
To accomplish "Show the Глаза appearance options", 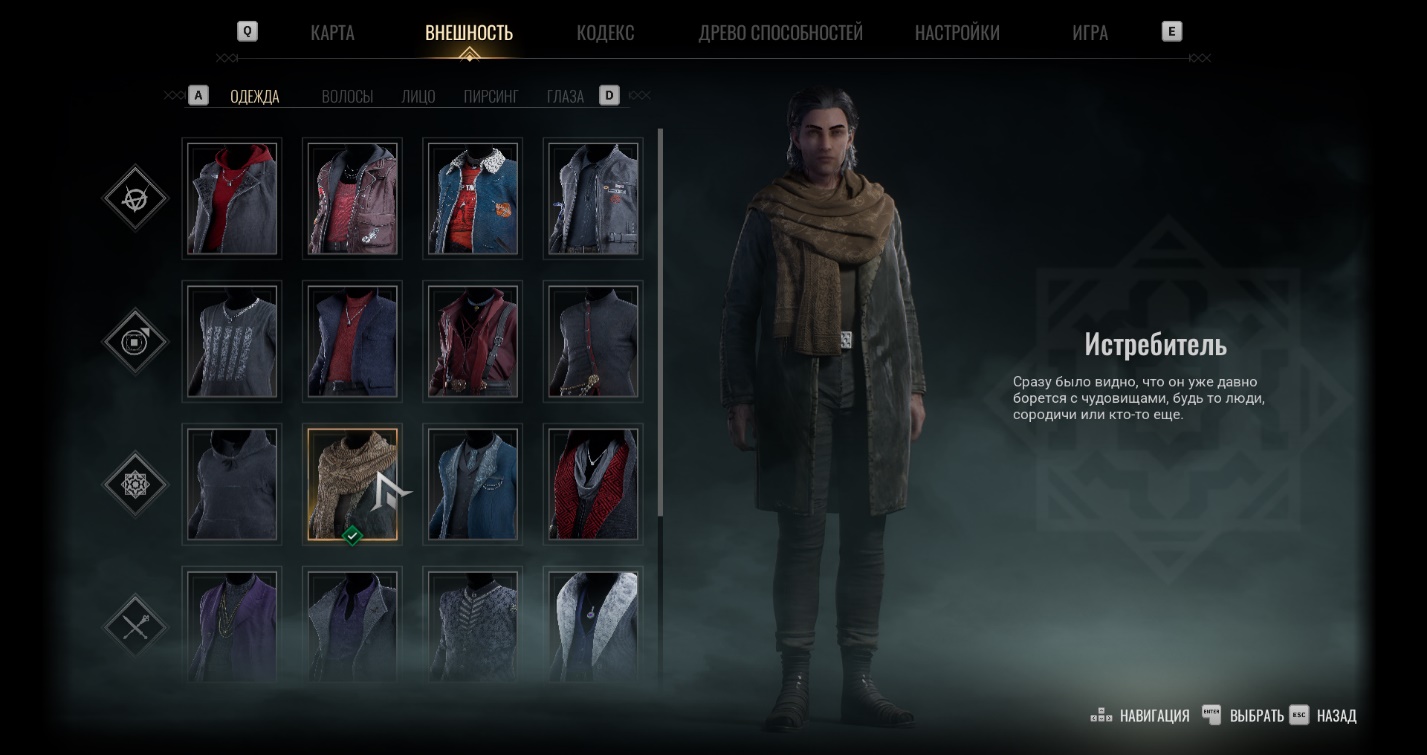I will point(565,97).
